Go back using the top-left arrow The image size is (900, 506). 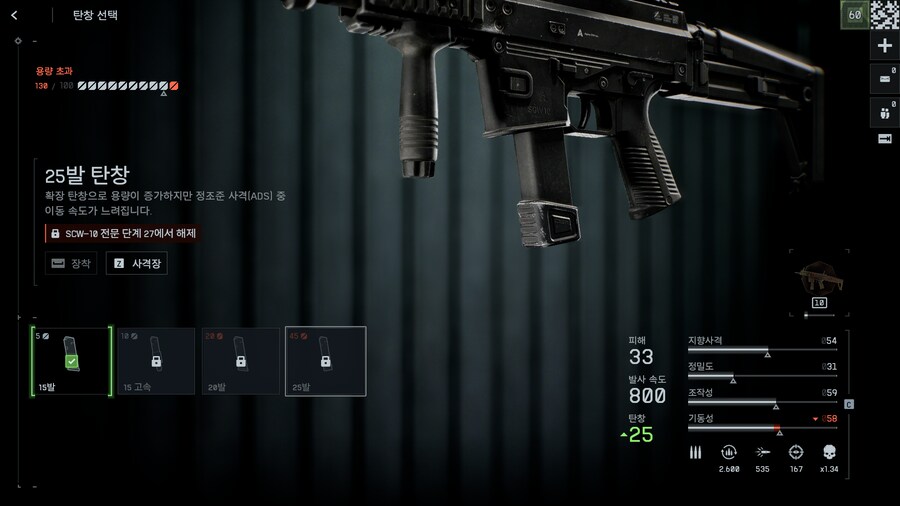[14, 15]
